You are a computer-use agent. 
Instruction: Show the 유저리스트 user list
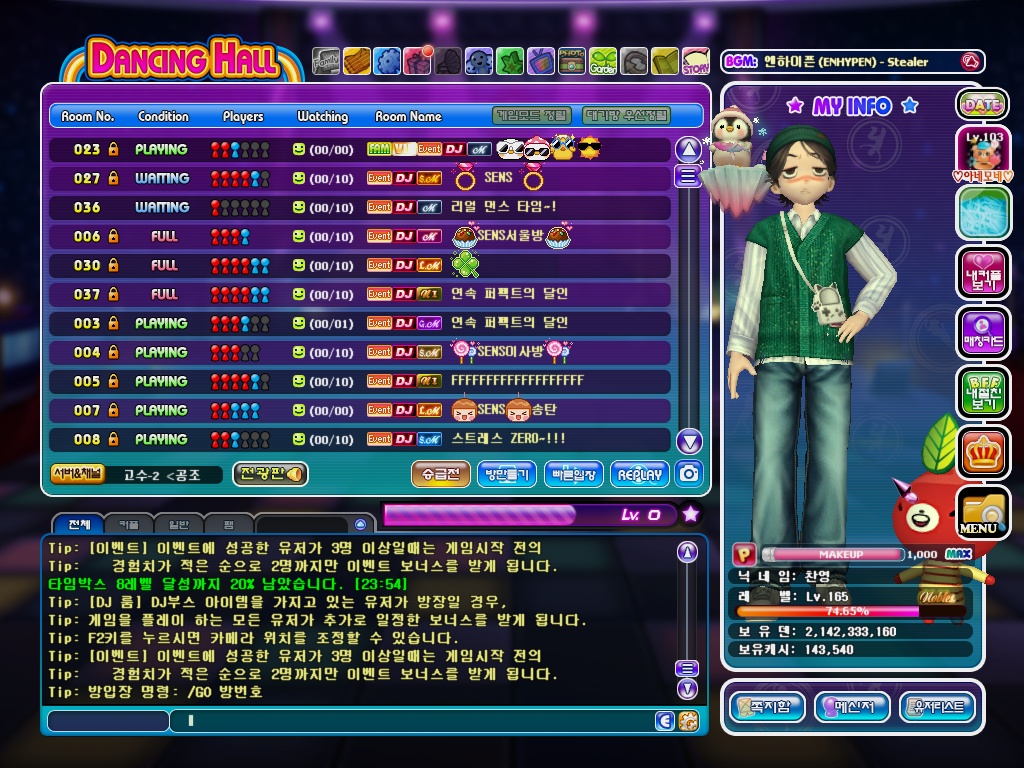tap(937, 707)
